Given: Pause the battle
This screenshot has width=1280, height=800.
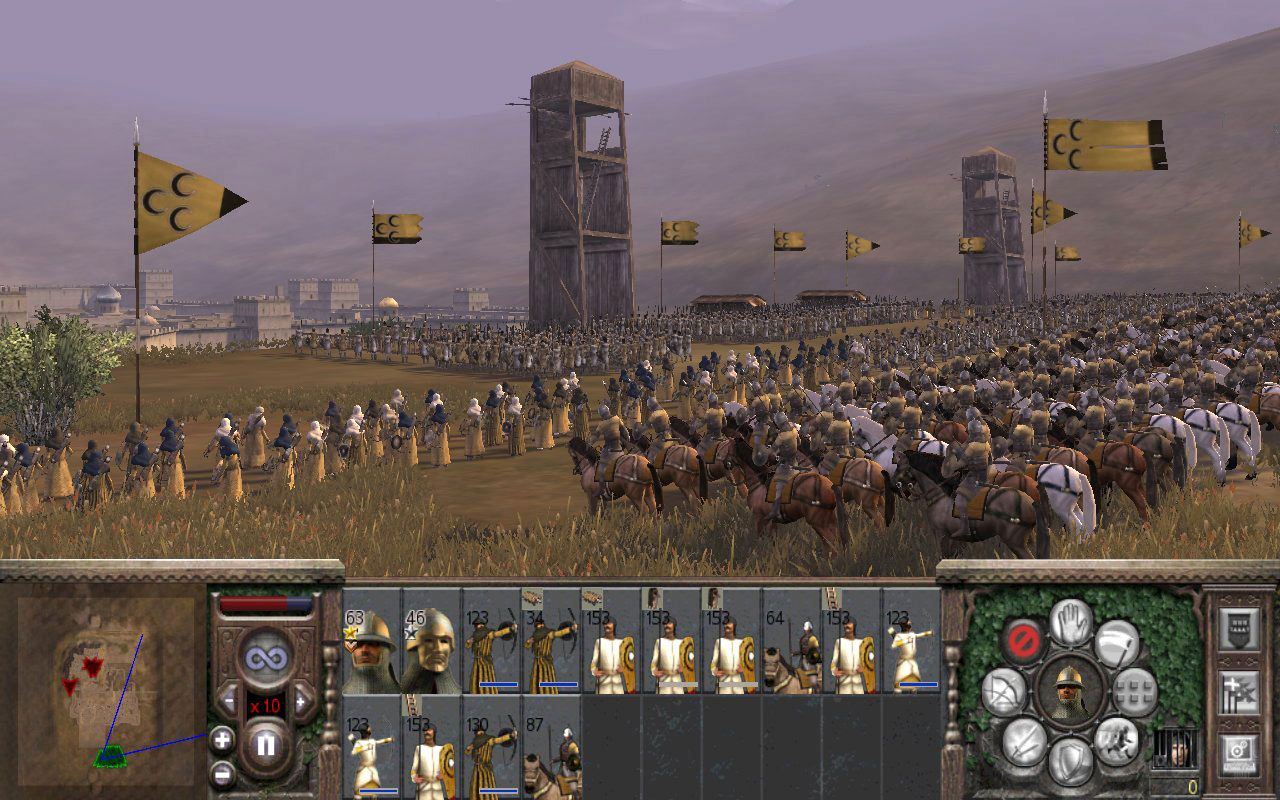Looking at the screenshot, I should click(266, 745).
